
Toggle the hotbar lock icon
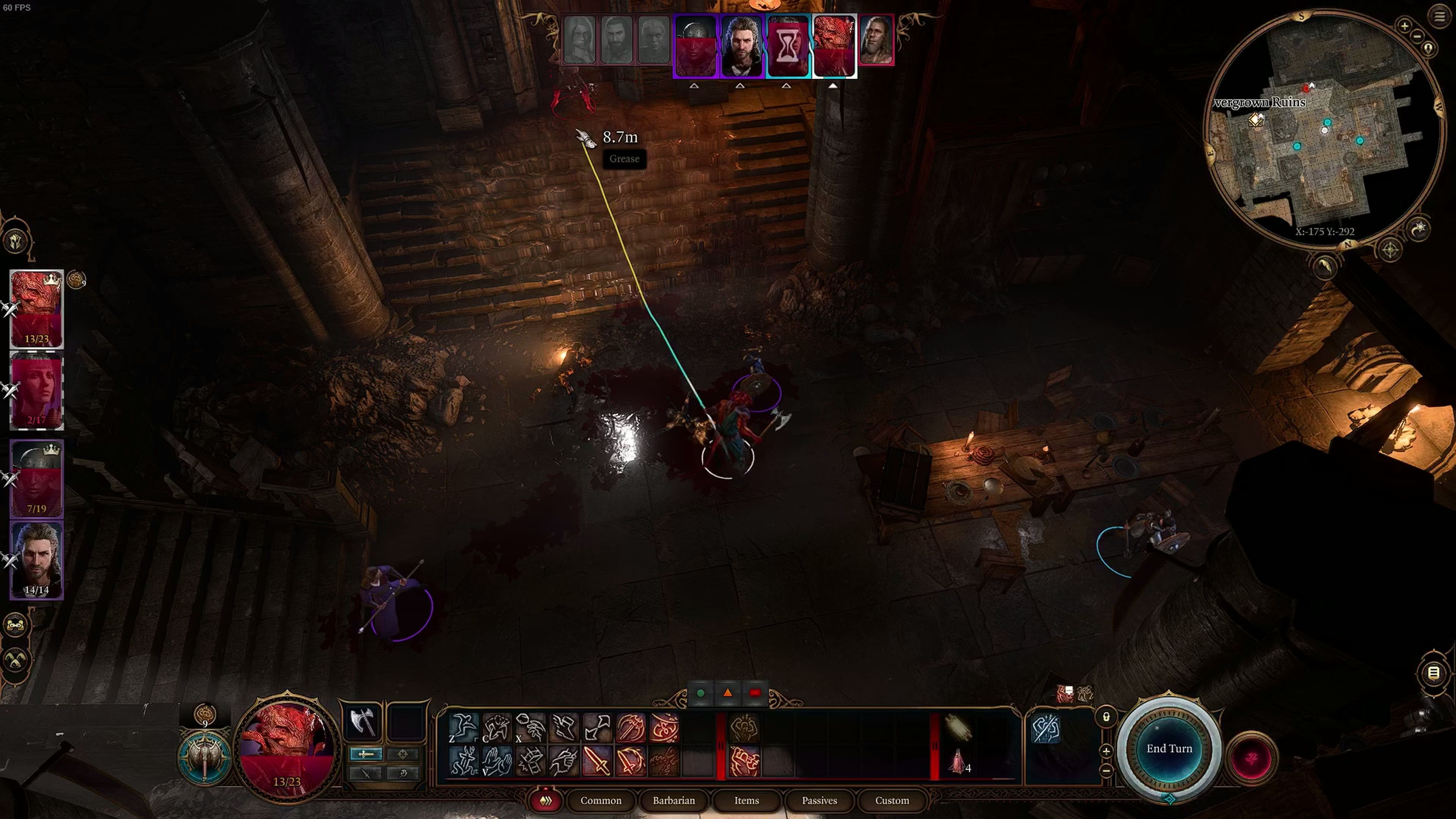[x=1106, y=717]
